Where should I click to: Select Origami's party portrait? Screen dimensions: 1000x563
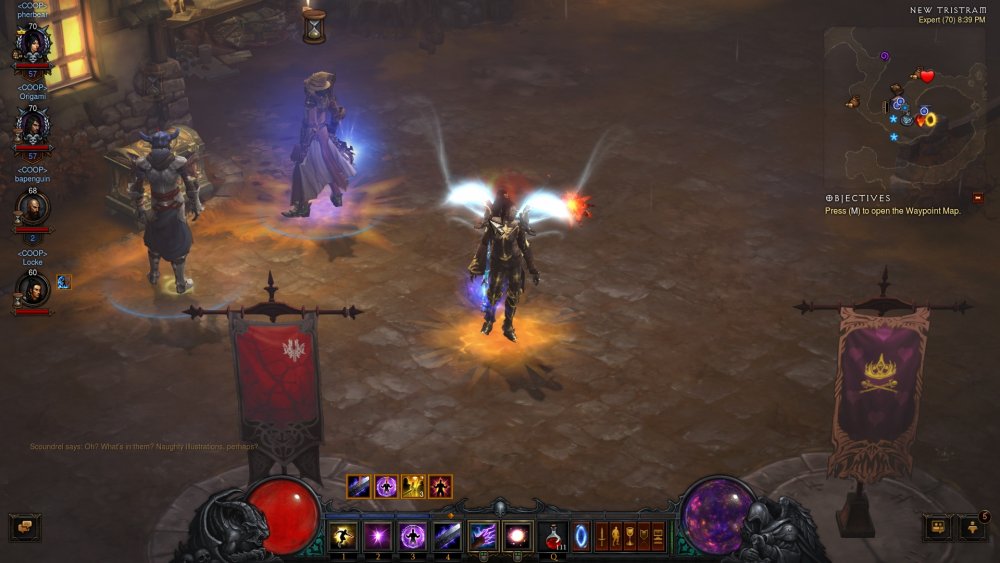[x=32, y=127]
